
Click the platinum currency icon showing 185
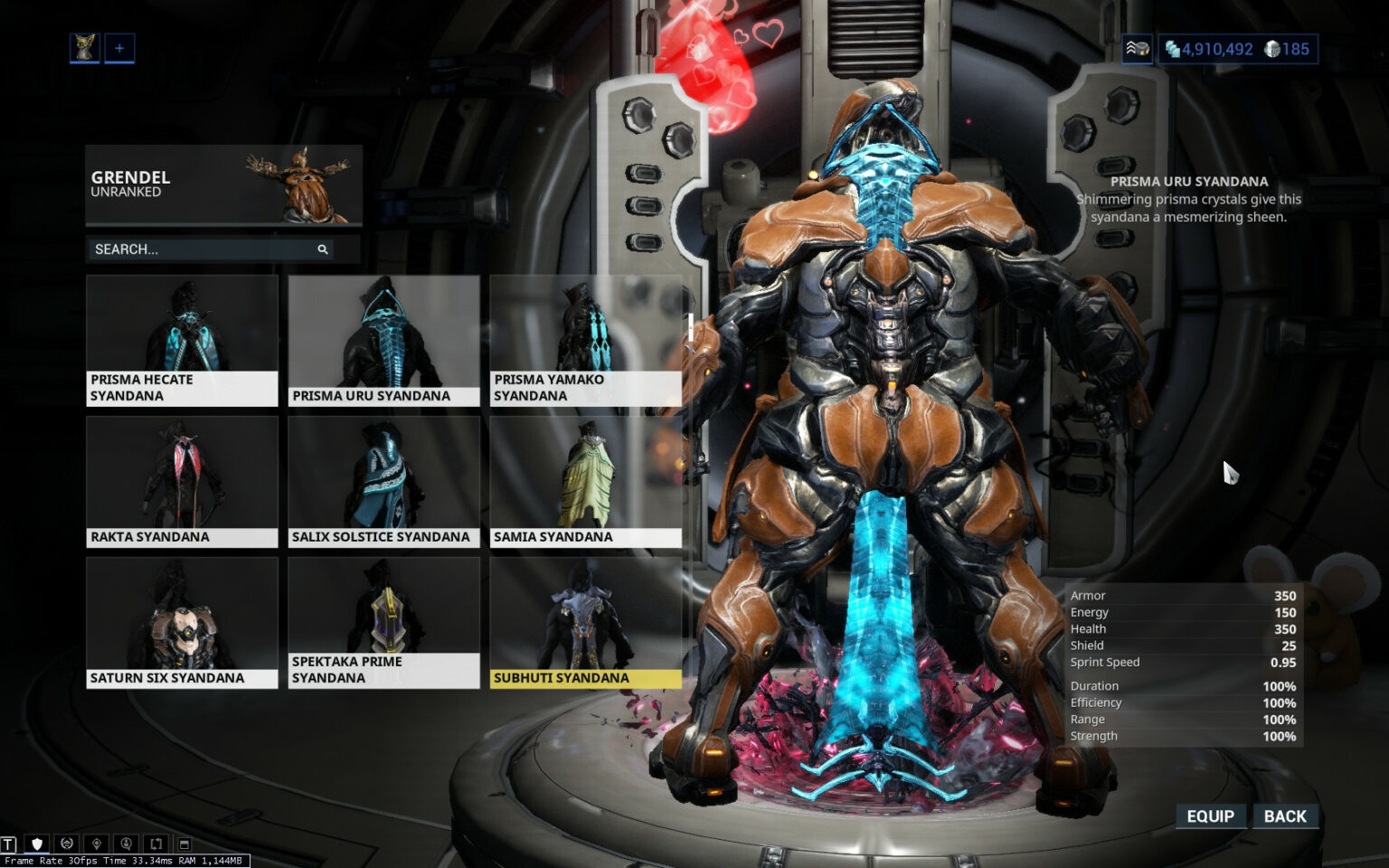(x=1273, y=50)
